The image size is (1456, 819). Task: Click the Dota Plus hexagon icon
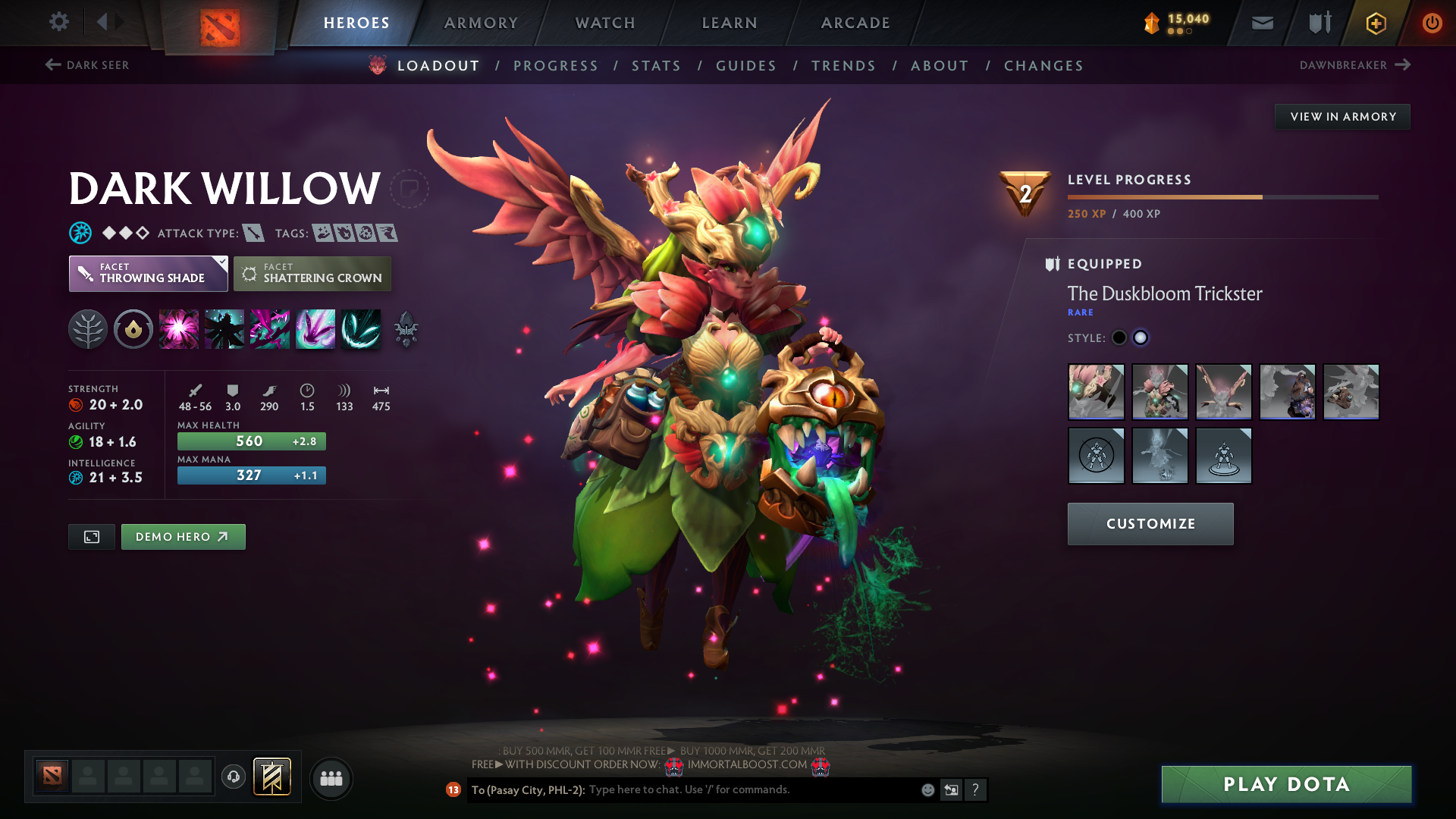coord(1375,23)
